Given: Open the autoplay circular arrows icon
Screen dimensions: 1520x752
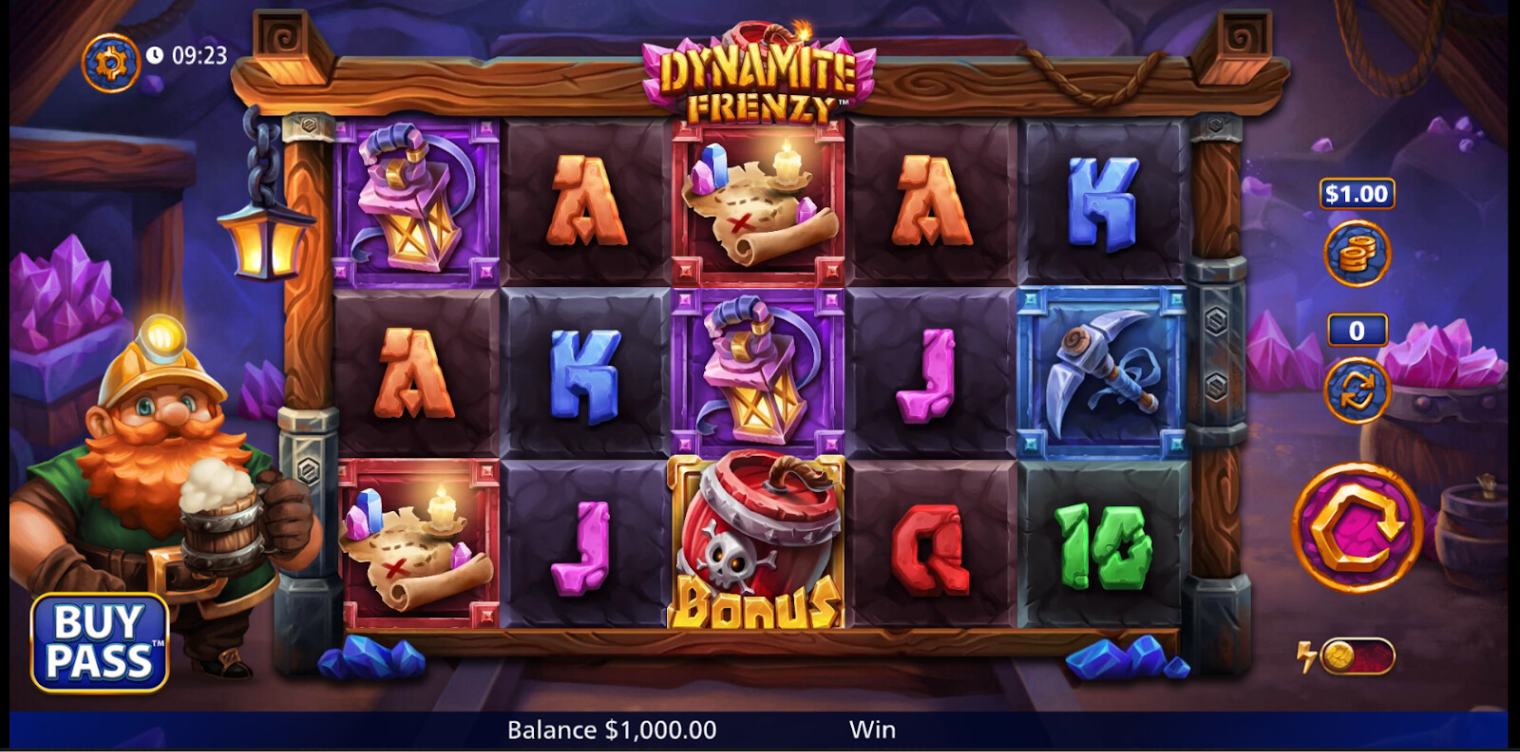Looking at the screenshot, I should point(1358,390).
